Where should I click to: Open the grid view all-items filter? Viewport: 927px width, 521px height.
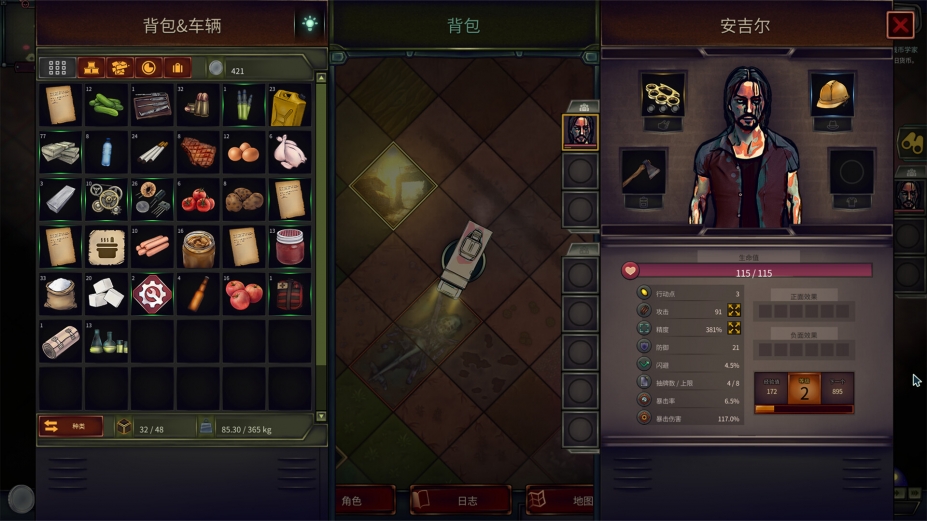(x=57, y=68)
